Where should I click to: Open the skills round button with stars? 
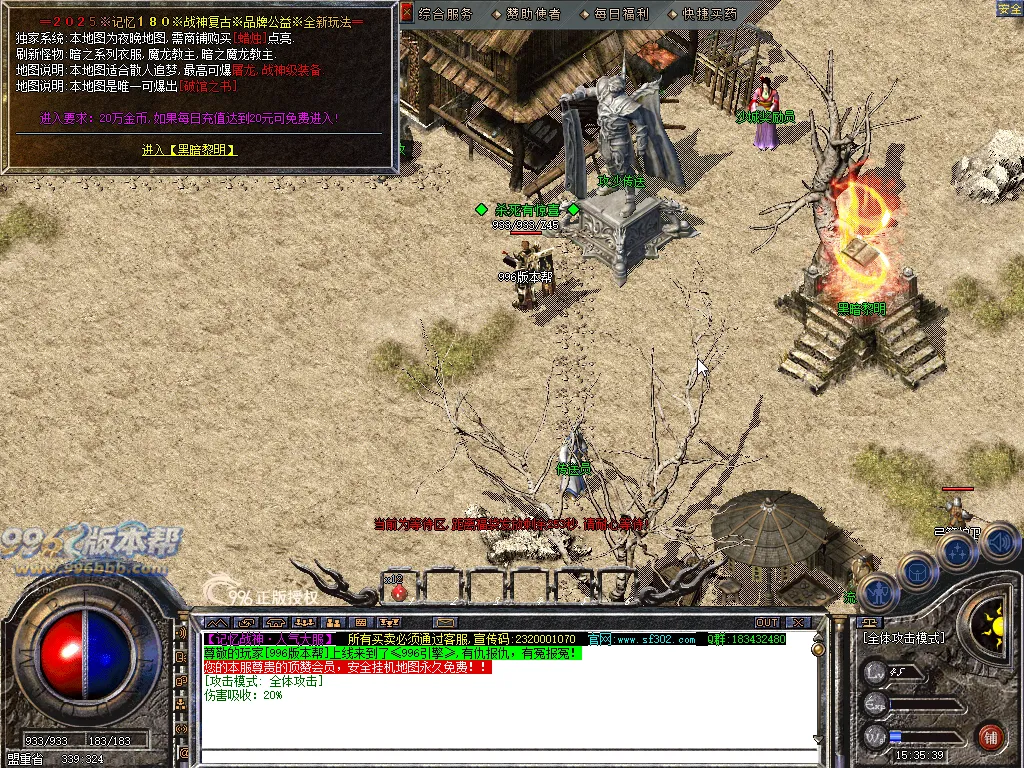click(957, 551)
